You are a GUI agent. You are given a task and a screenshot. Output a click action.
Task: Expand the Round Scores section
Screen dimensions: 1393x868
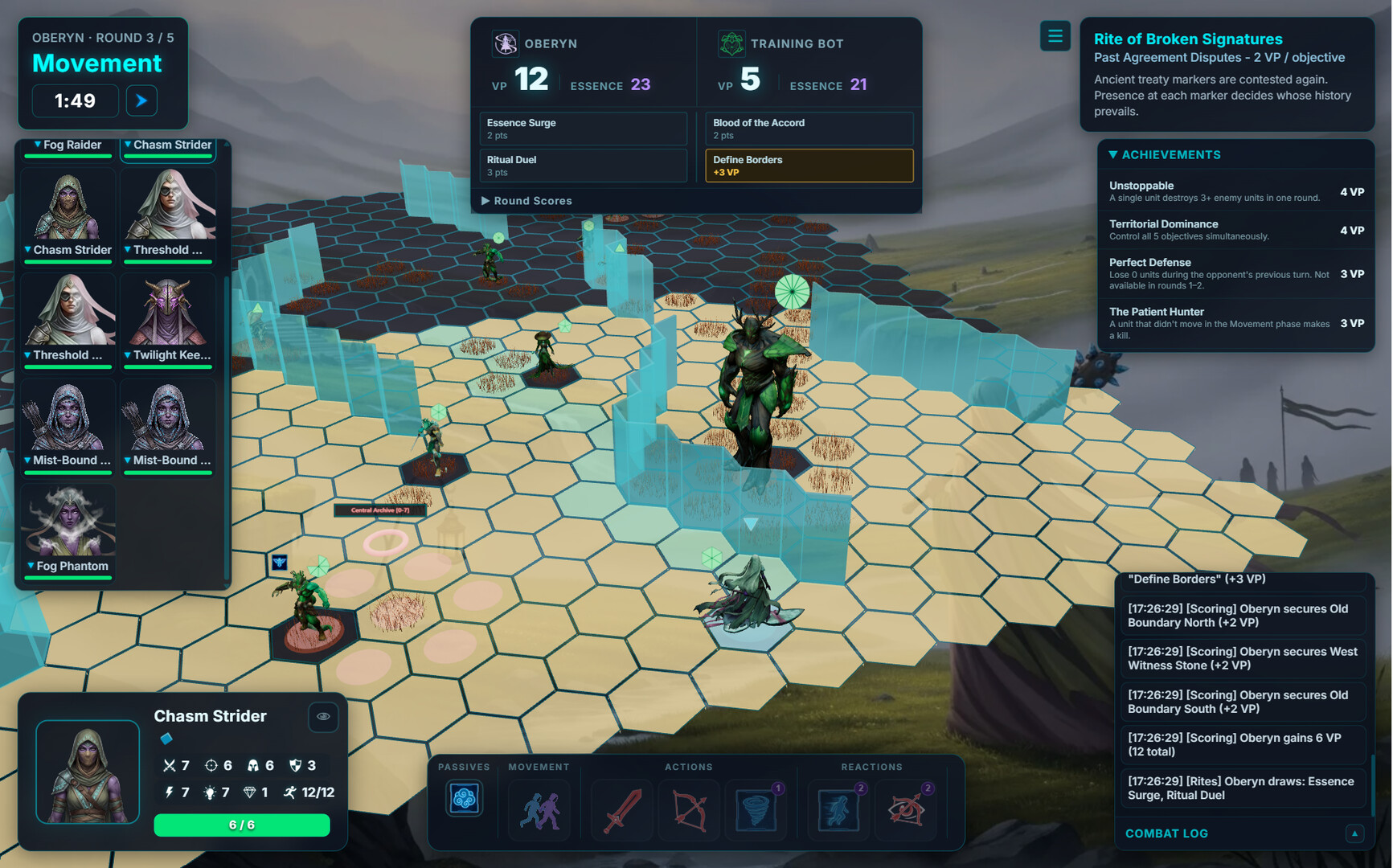pyautogui.click(x=526, y=201)
